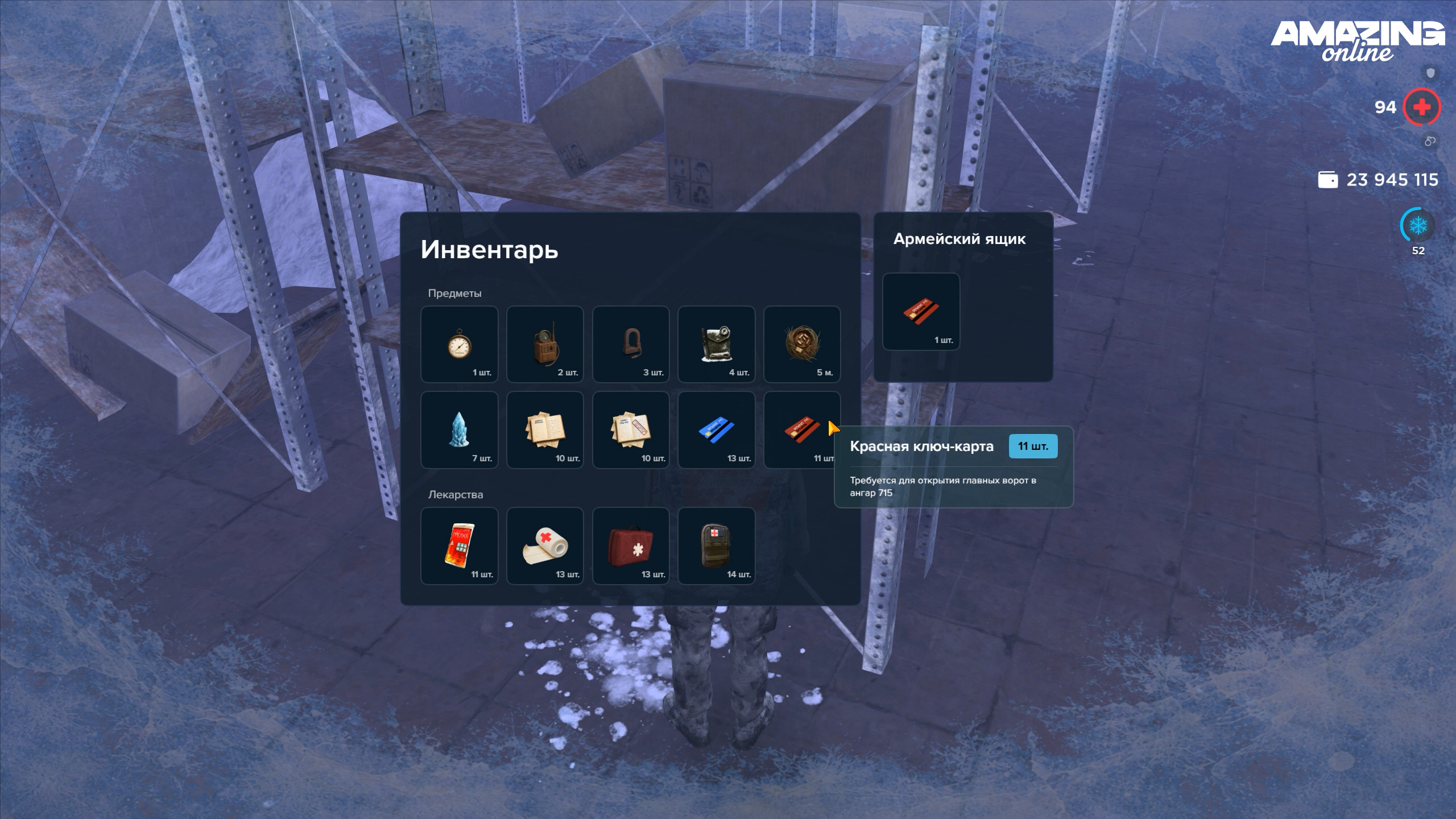Select the rusty headset item slot
The width and height of the screenshot is (1456, 819).
(631, 344)
